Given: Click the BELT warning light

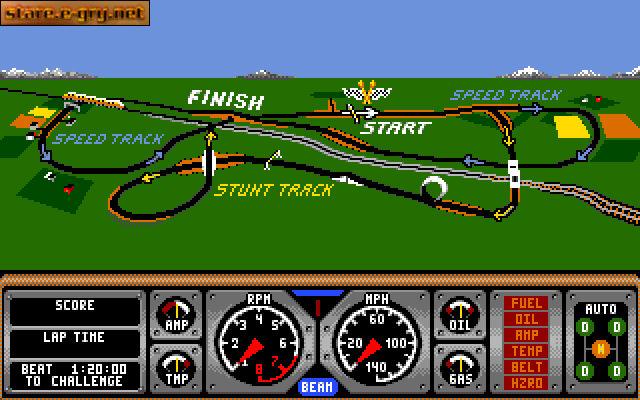Looking at the screenshot, I should point(528,367).
